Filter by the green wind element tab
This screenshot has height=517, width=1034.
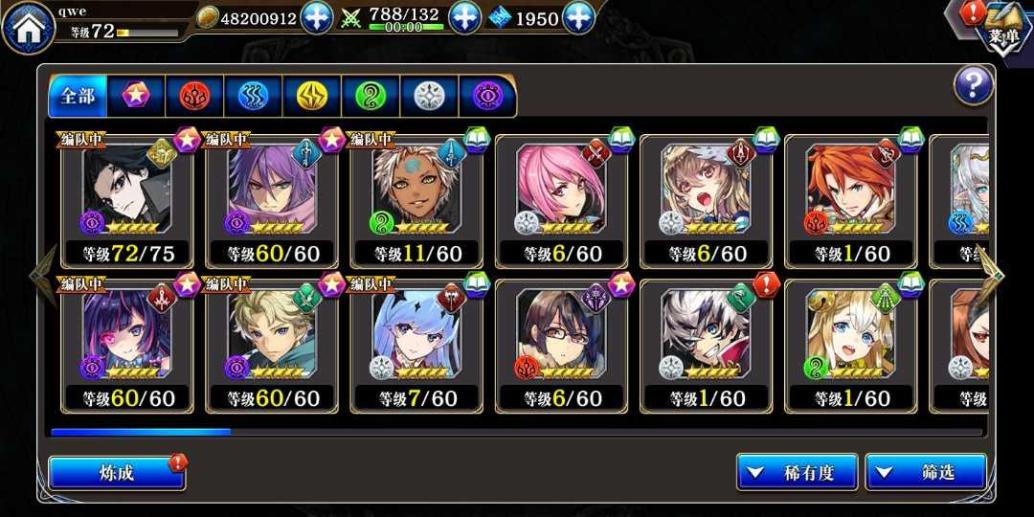tap(370, 96)
